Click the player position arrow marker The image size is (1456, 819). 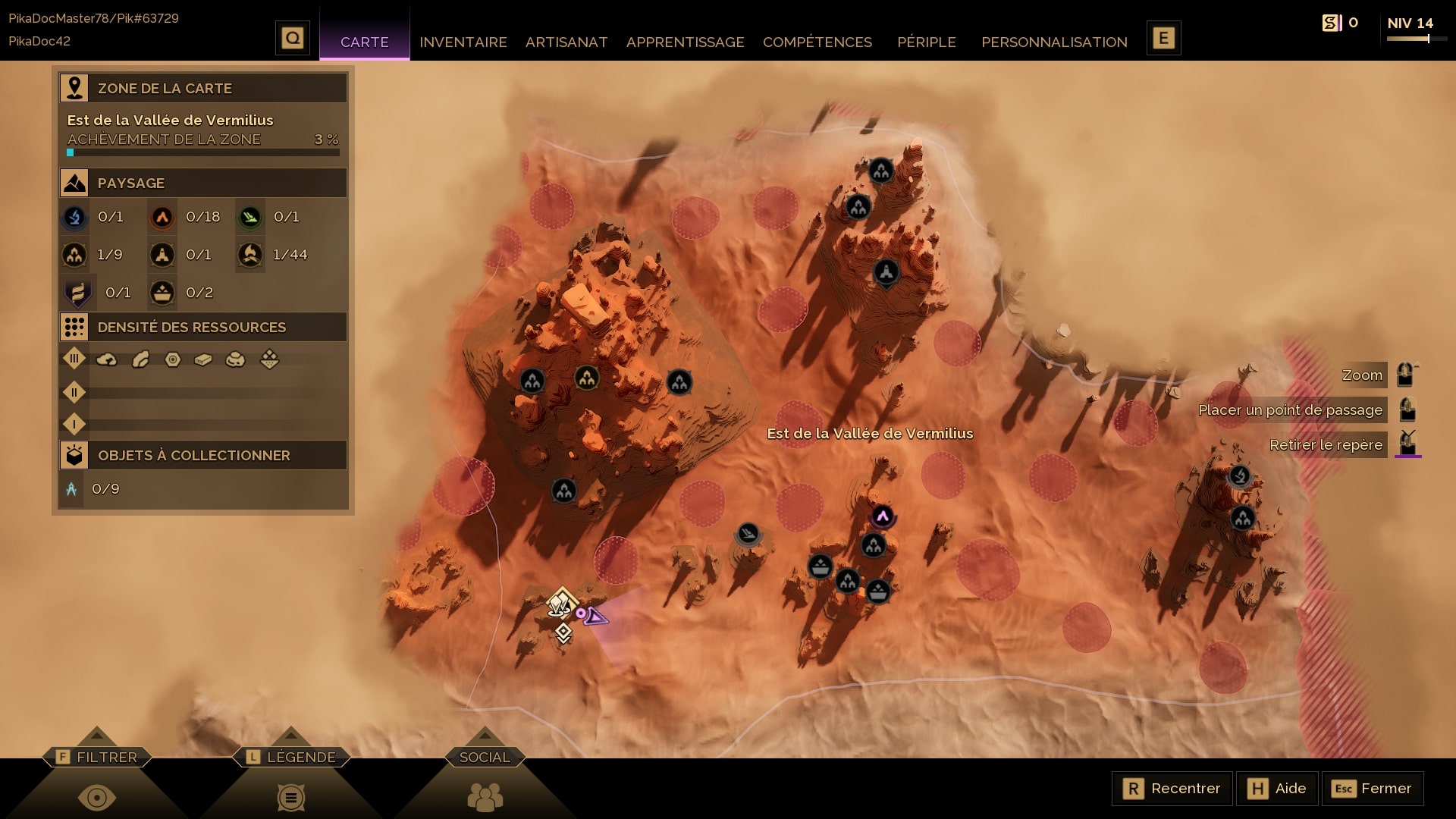(x=596, y=617)
